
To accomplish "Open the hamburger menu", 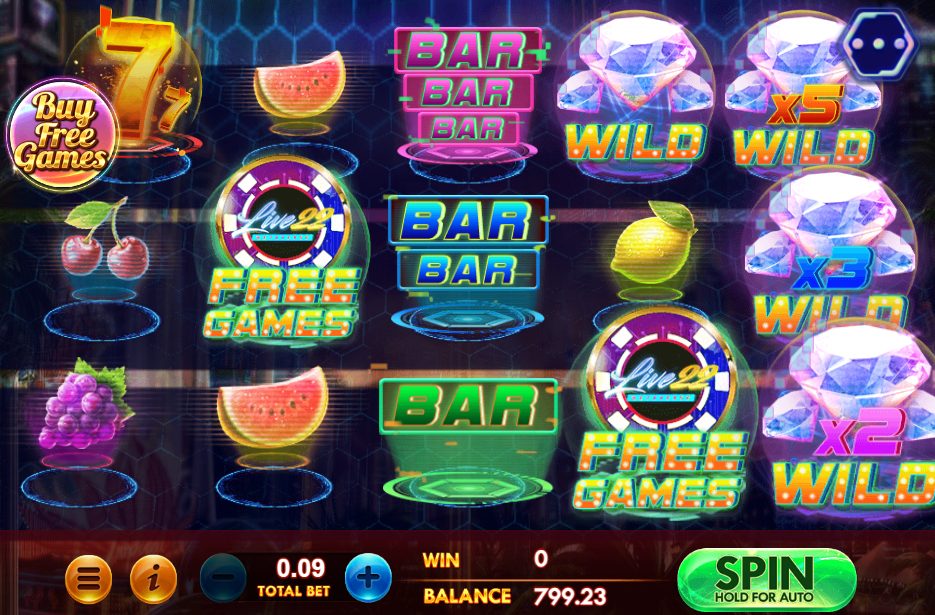I will pos(88,578).
